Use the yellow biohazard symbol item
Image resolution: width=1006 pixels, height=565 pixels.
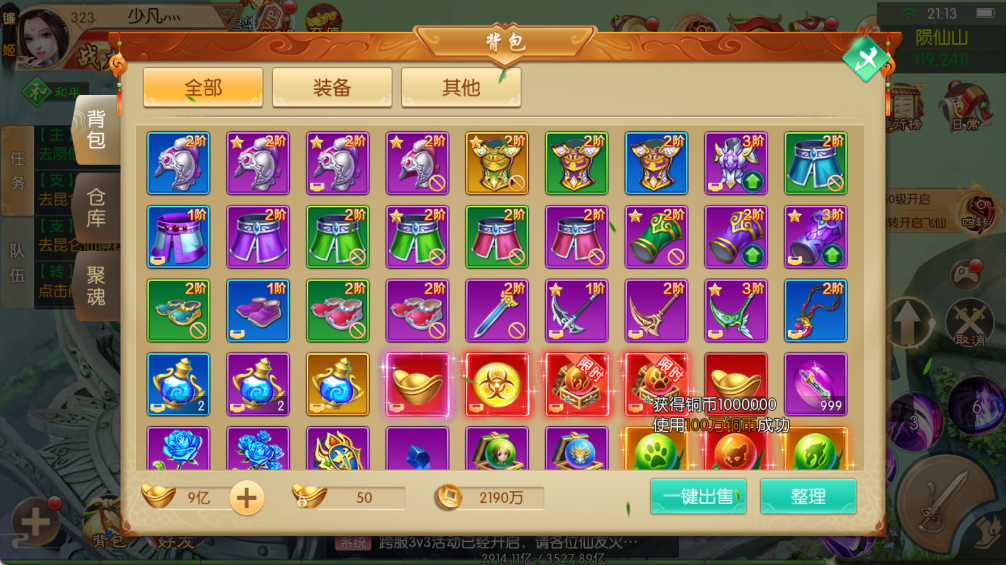coord(497,384)
